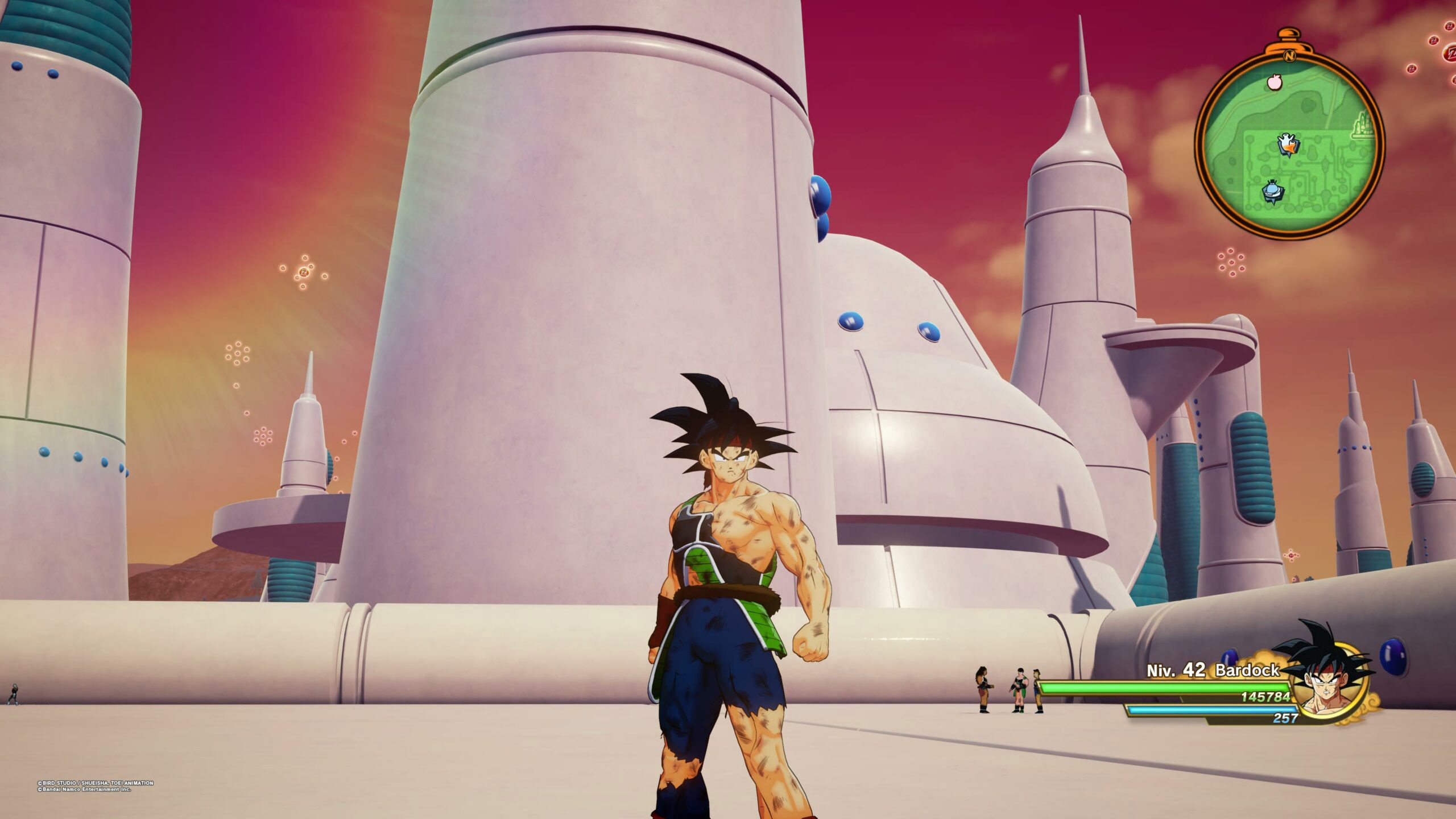1456x819 pixels.
Task: Select the pink apple marker on minimap
Action: pos(1275,82)
